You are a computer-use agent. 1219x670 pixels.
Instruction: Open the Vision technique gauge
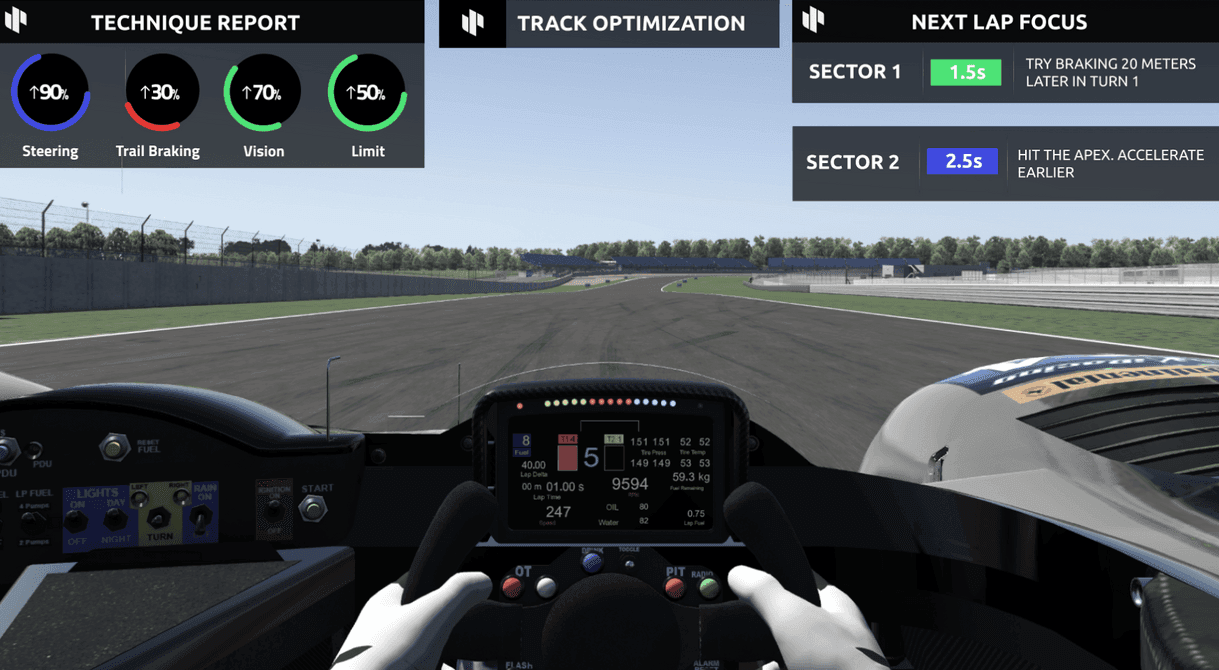(262, 93)
